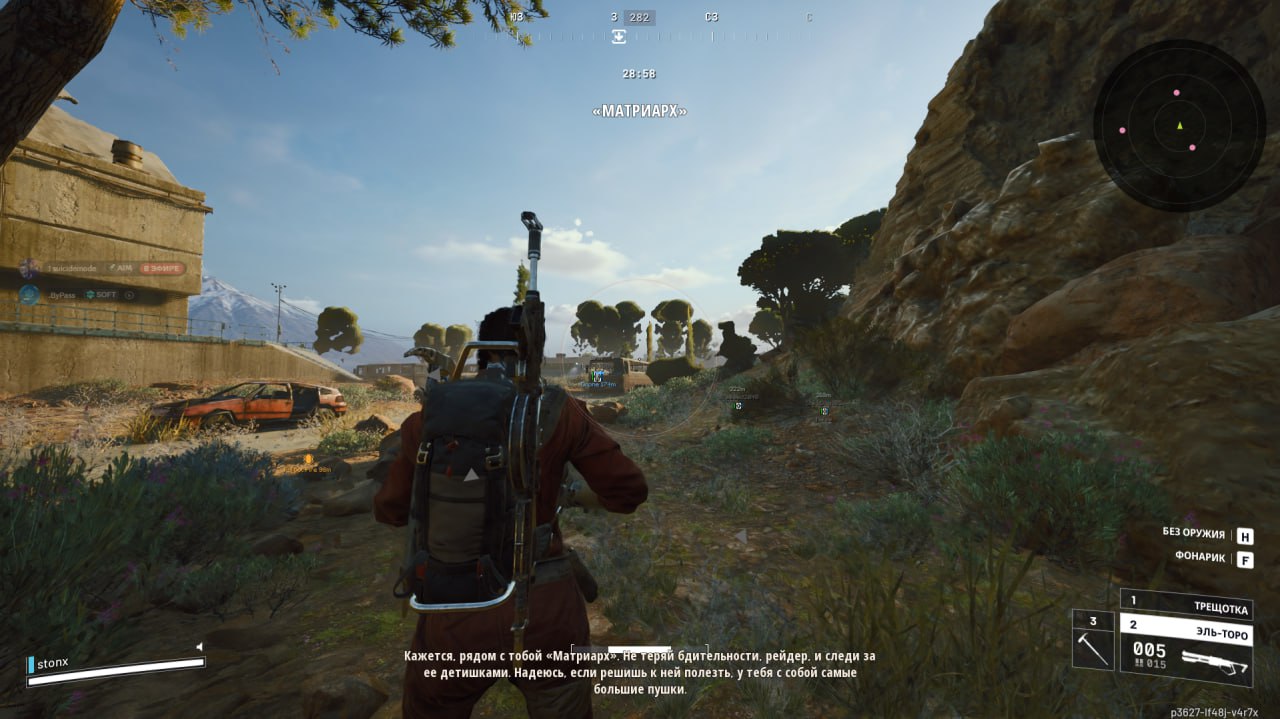The image size is (1280, 719).
Task: Select squad member t.suicidemode in the overlay
Action: click(x=74, y=268)
